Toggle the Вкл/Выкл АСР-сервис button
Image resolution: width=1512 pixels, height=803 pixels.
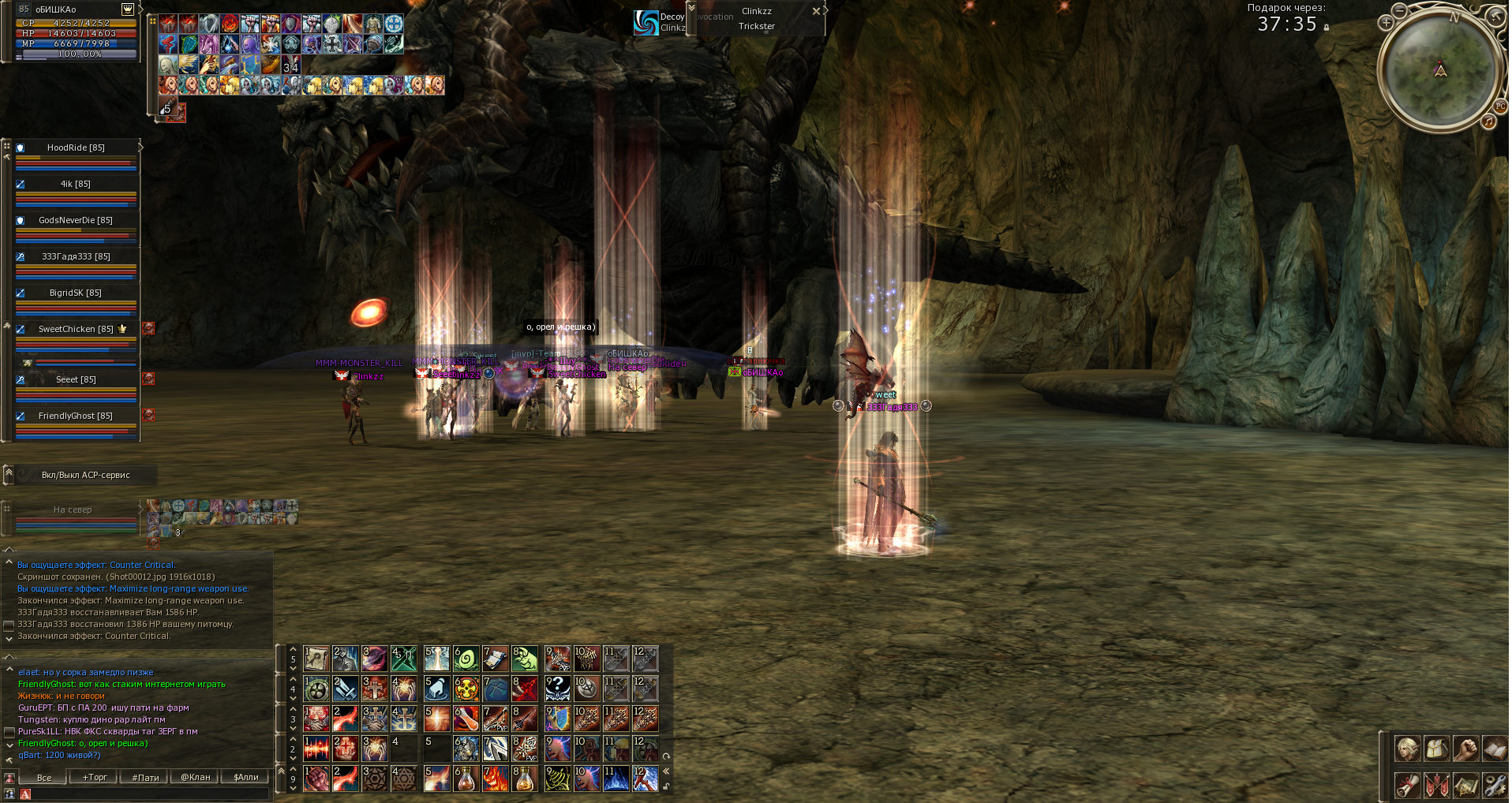pos(85,475)
